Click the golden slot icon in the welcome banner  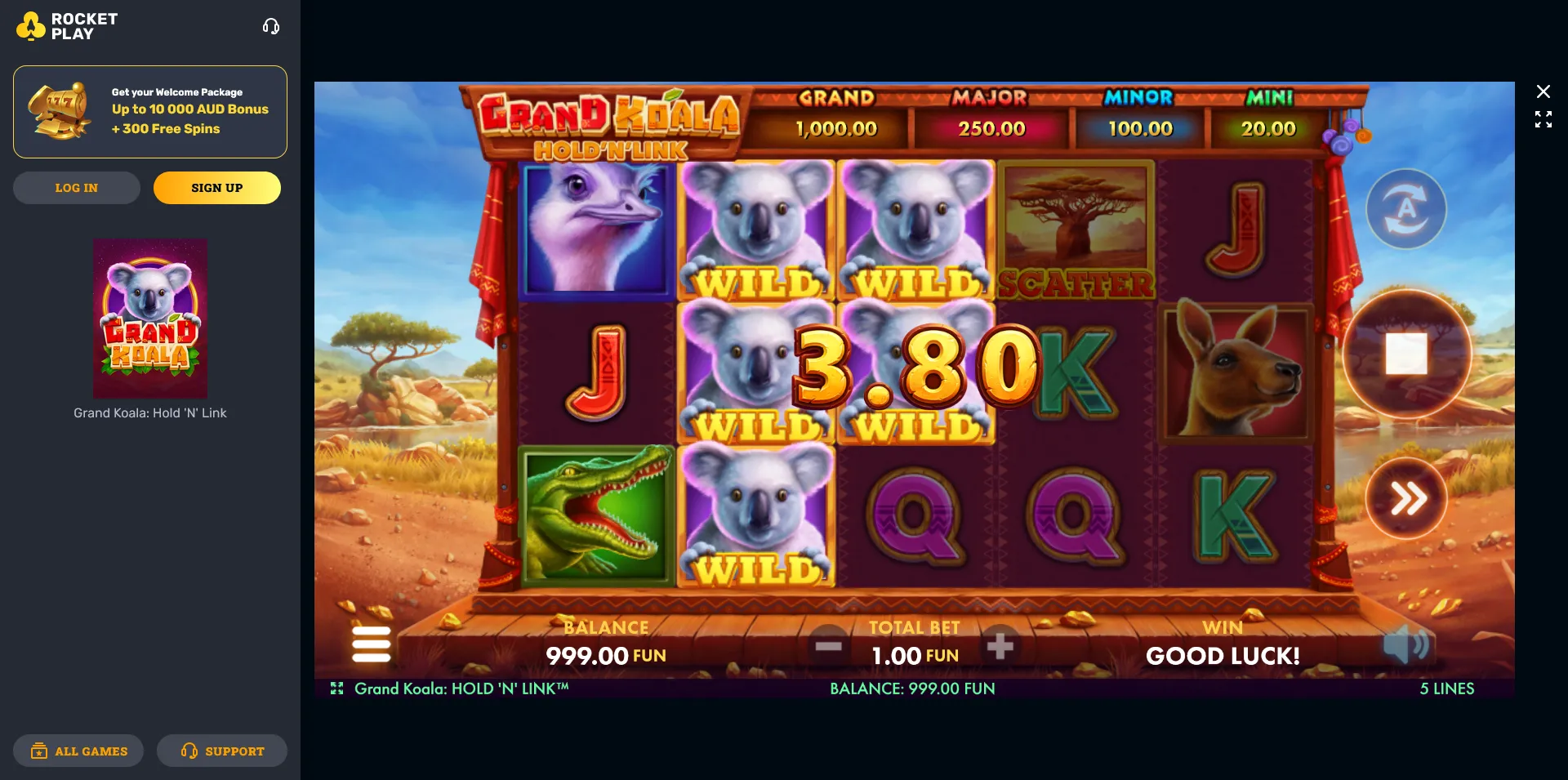58,112
